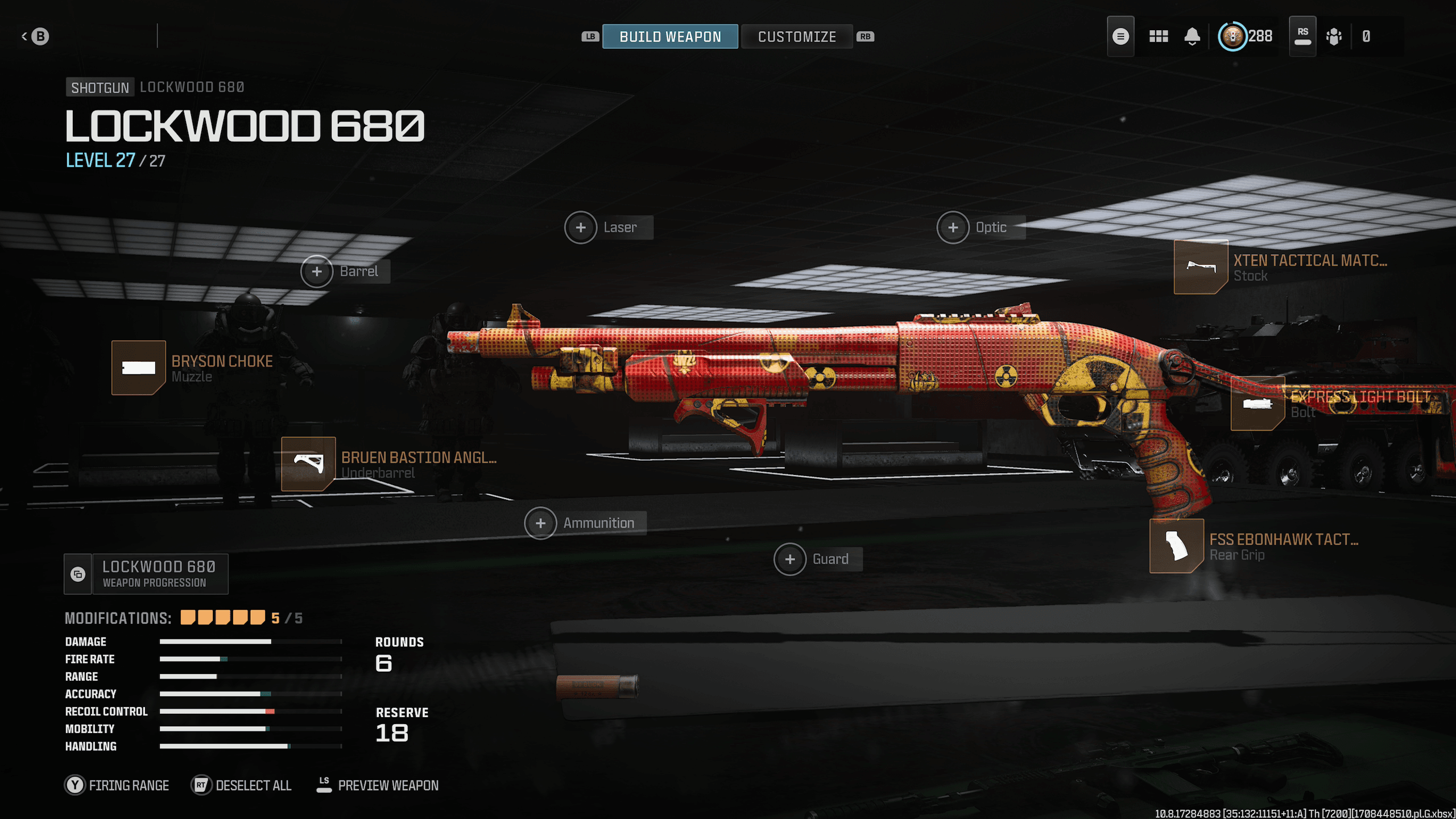
Task: Select the FSS Ebonhawk rear grip
Action: (x=1176, y=546)
